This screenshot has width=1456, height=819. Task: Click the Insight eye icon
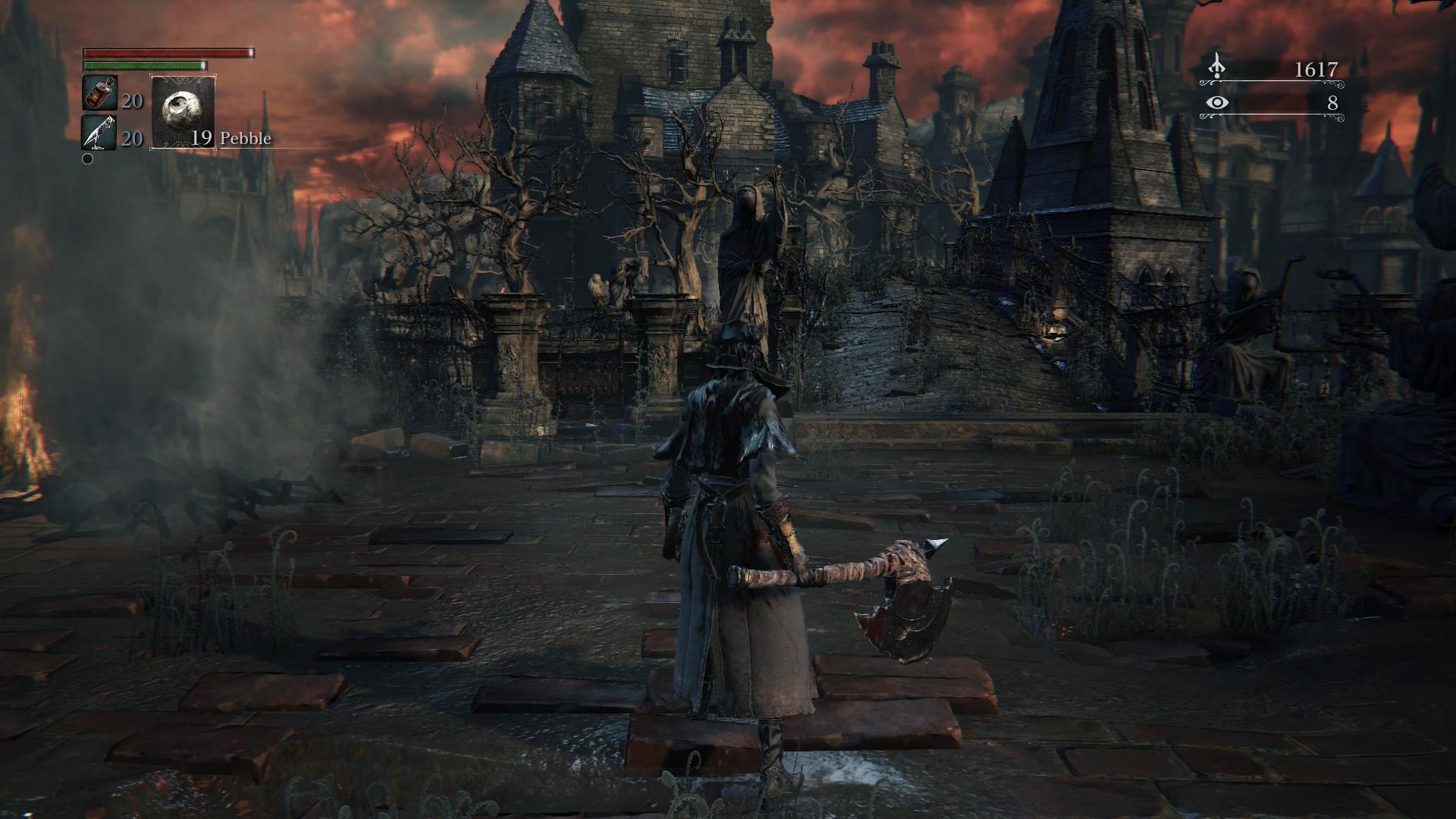tap(1216, 101)
